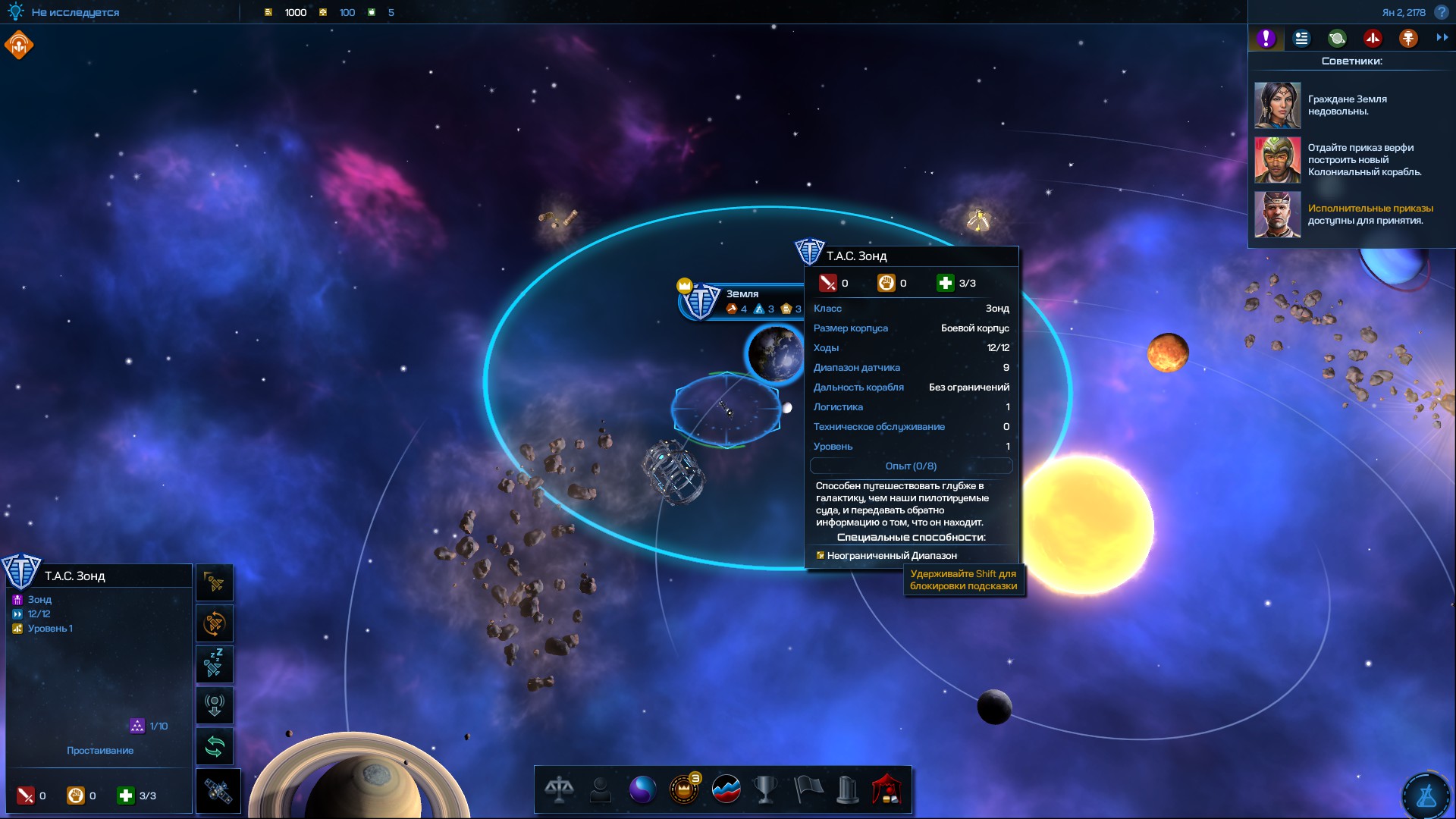This screenshot has width=1456, height=819.
Task: Select the Земля planet label
Action: click(742, 294)
